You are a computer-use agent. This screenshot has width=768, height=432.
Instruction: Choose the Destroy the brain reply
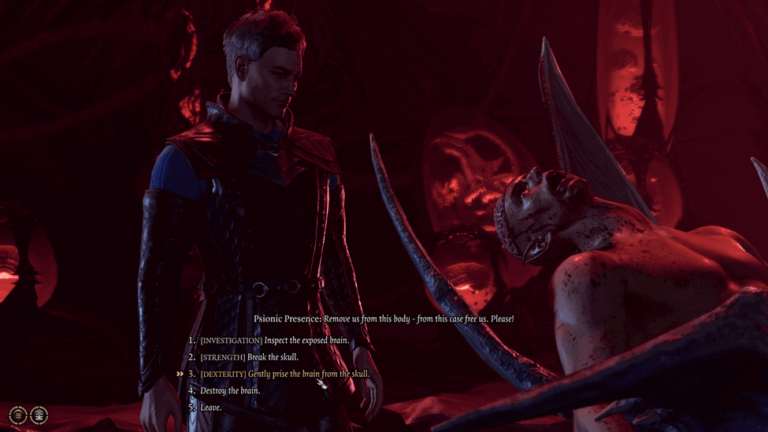(x=230, y=390)
